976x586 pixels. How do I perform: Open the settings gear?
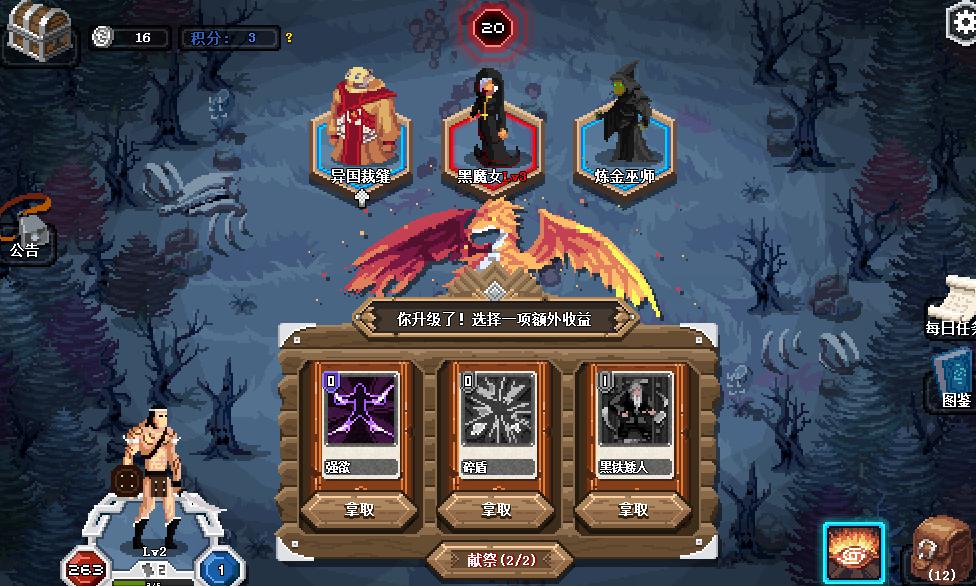click(x=962, y=22)
